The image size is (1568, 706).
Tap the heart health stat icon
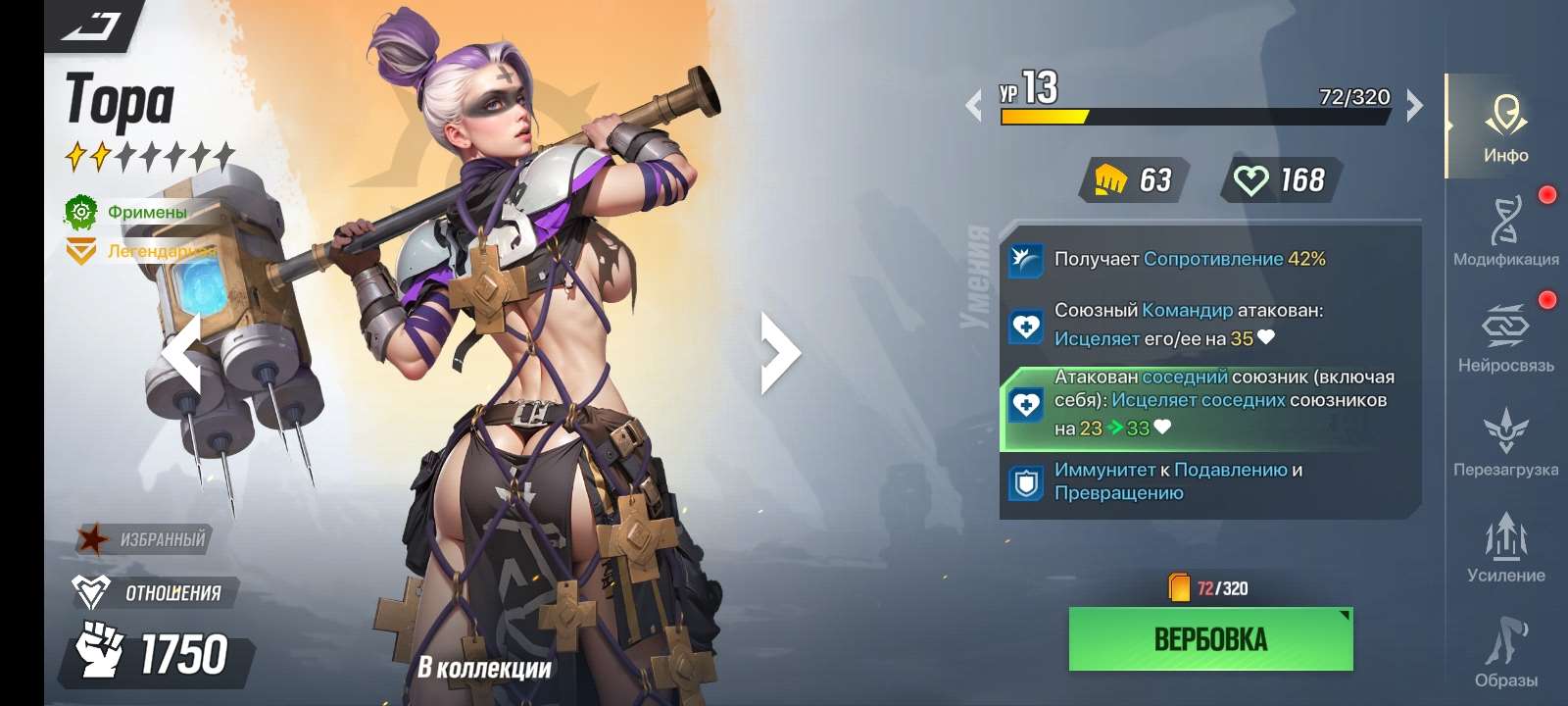(1251, 180)
